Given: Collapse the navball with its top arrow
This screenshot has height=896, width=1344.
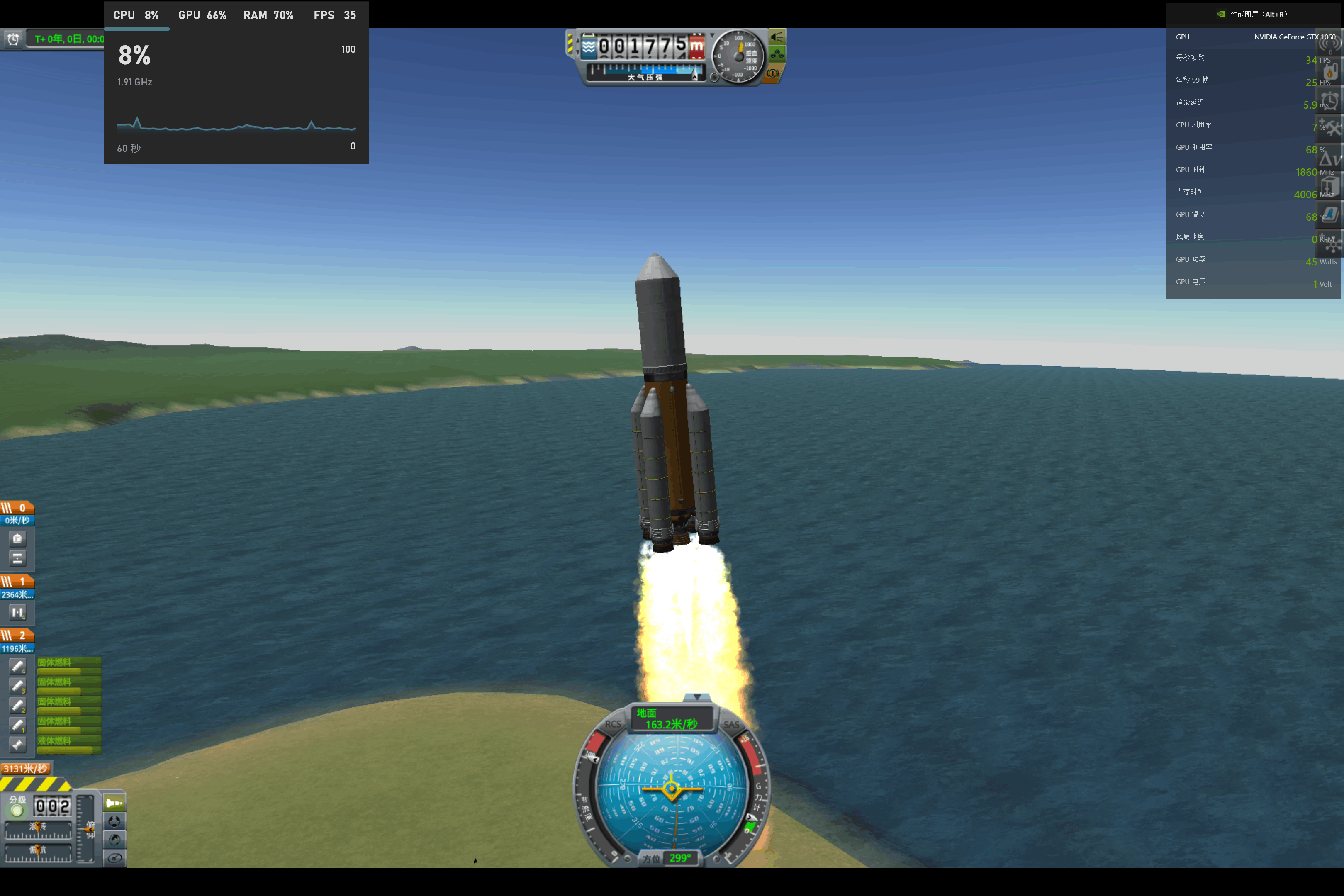Looking at the screenshot, I should point(697,697).
